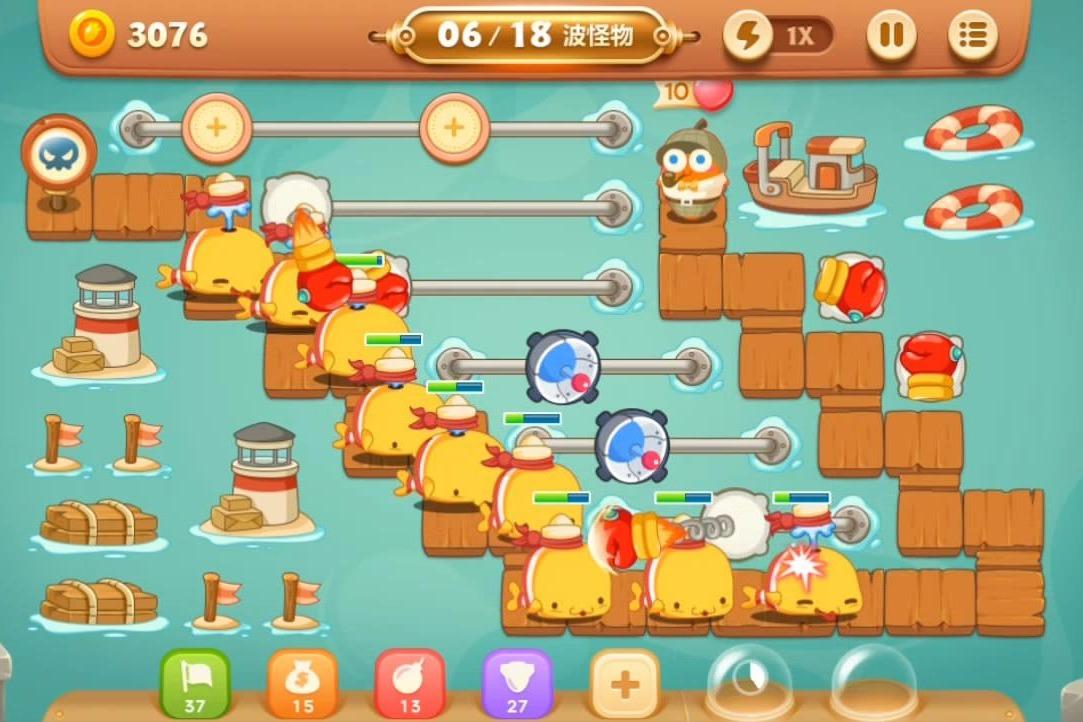Viewport: 1083px width, 722px height.
Task: Click the blue skull spawn marker
Action: 58,155
